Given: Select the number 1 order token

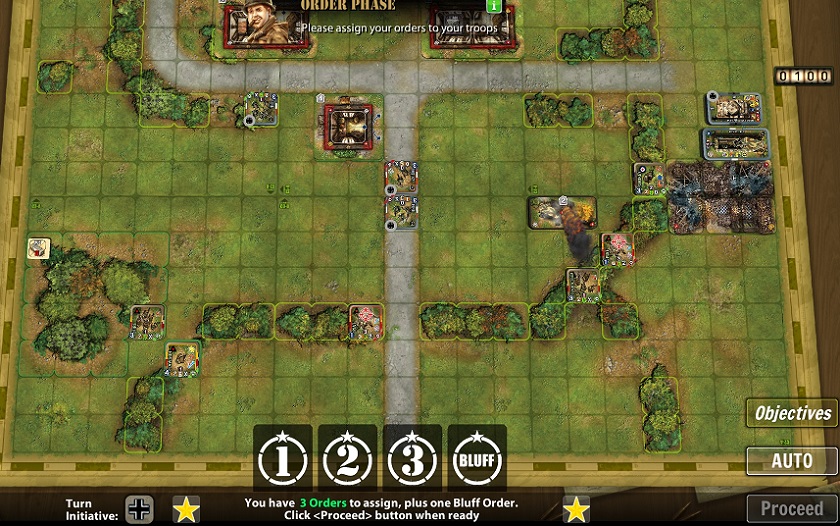Looking at the screenshot, I should pos(282,459).
